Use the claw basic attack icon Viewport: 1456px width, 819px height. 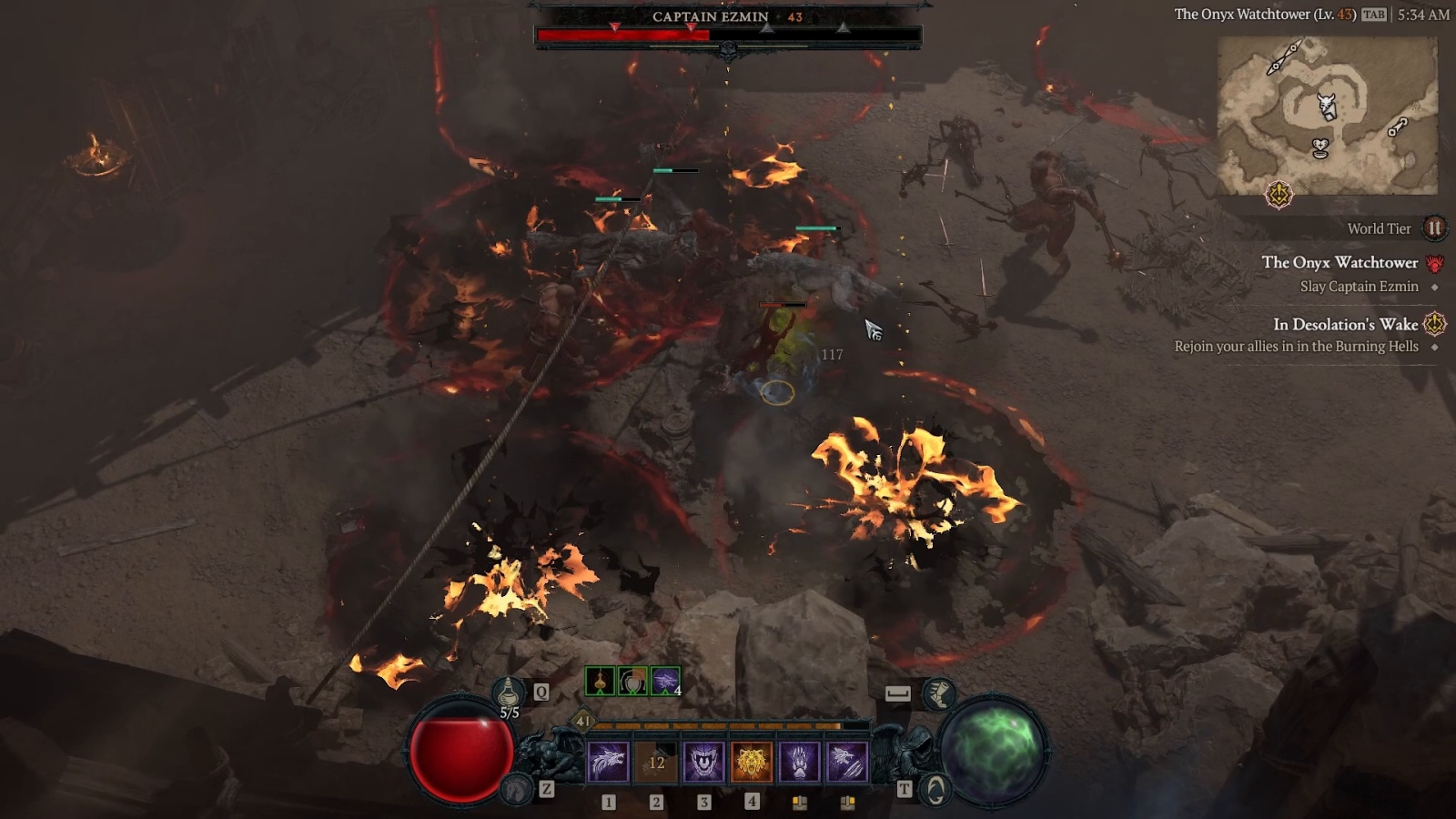coord(800,761)
